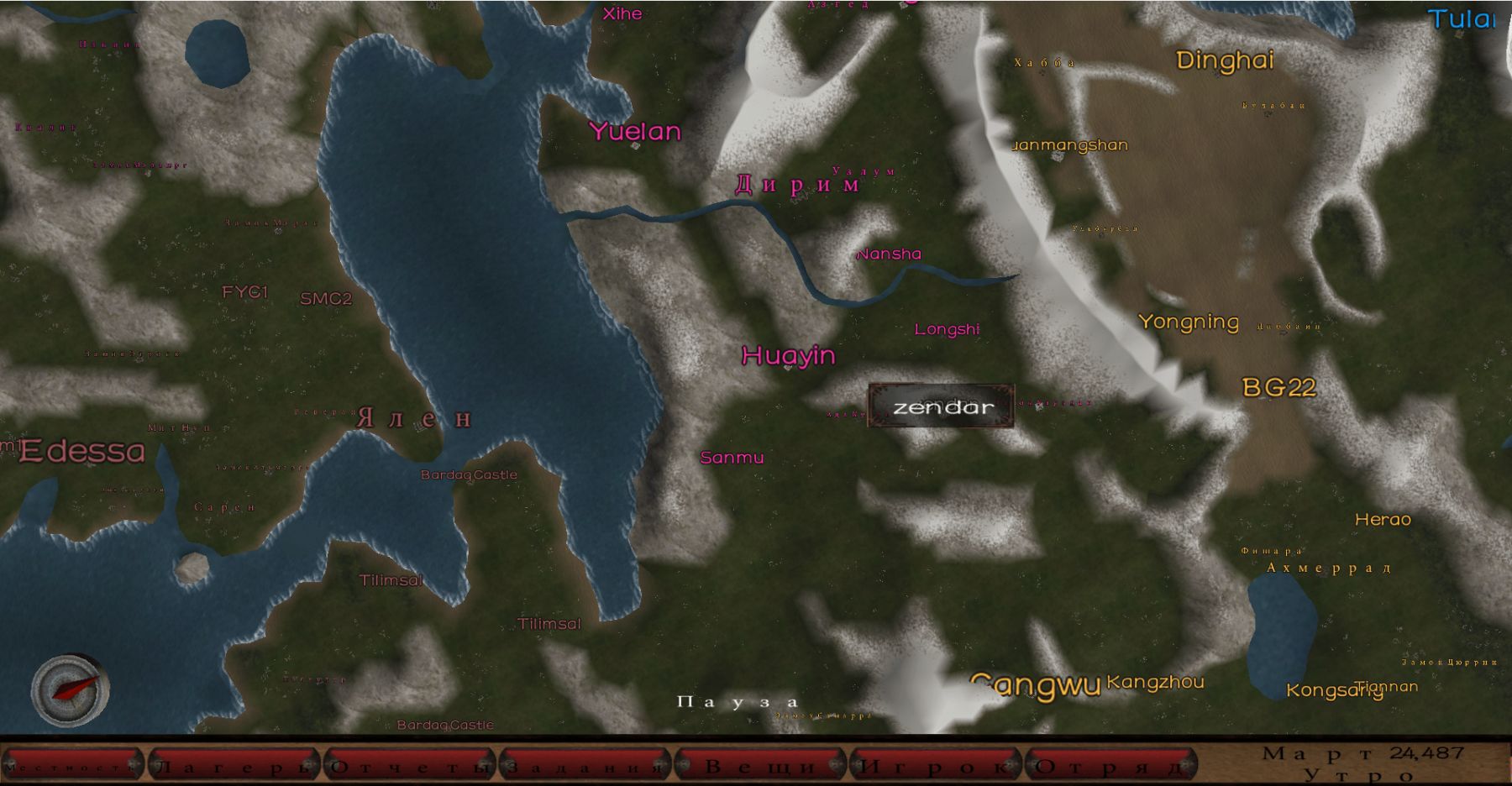Show the Отчеты reports screen
1512x786 pixels.
coord(411,765)
